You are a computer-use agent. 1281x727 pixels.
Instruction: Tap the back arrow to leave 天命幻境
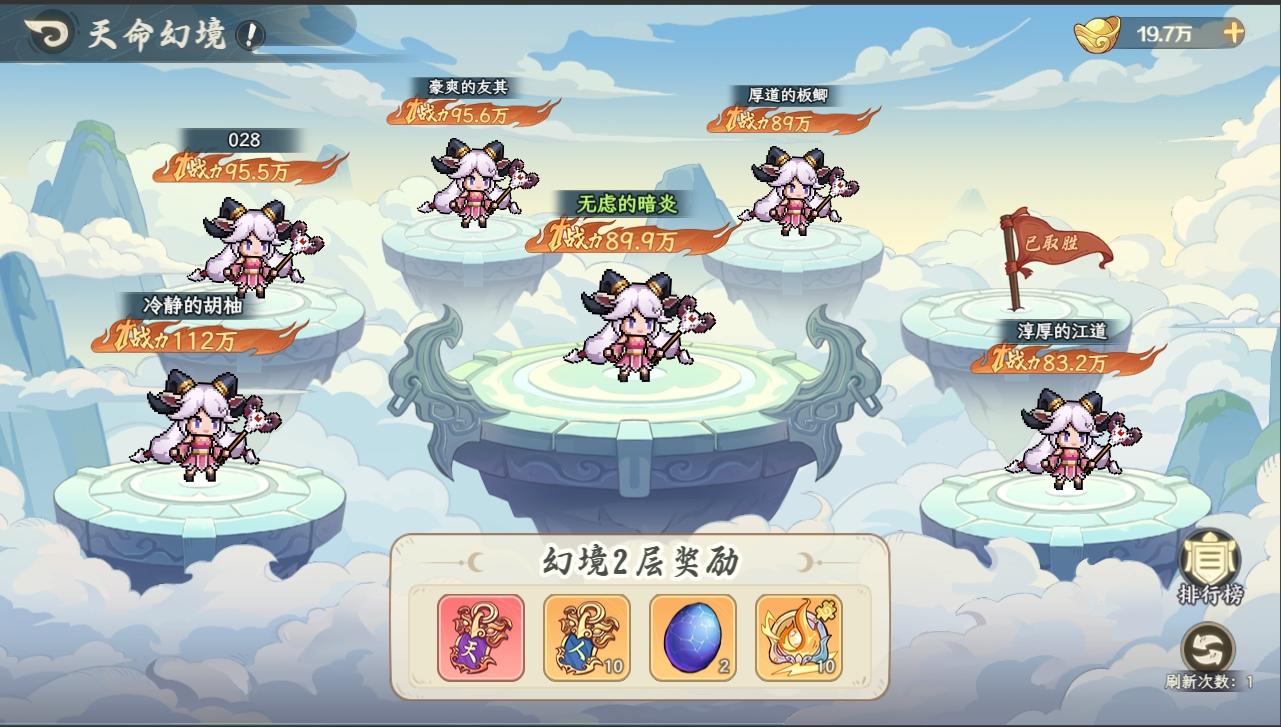[47, 33]
